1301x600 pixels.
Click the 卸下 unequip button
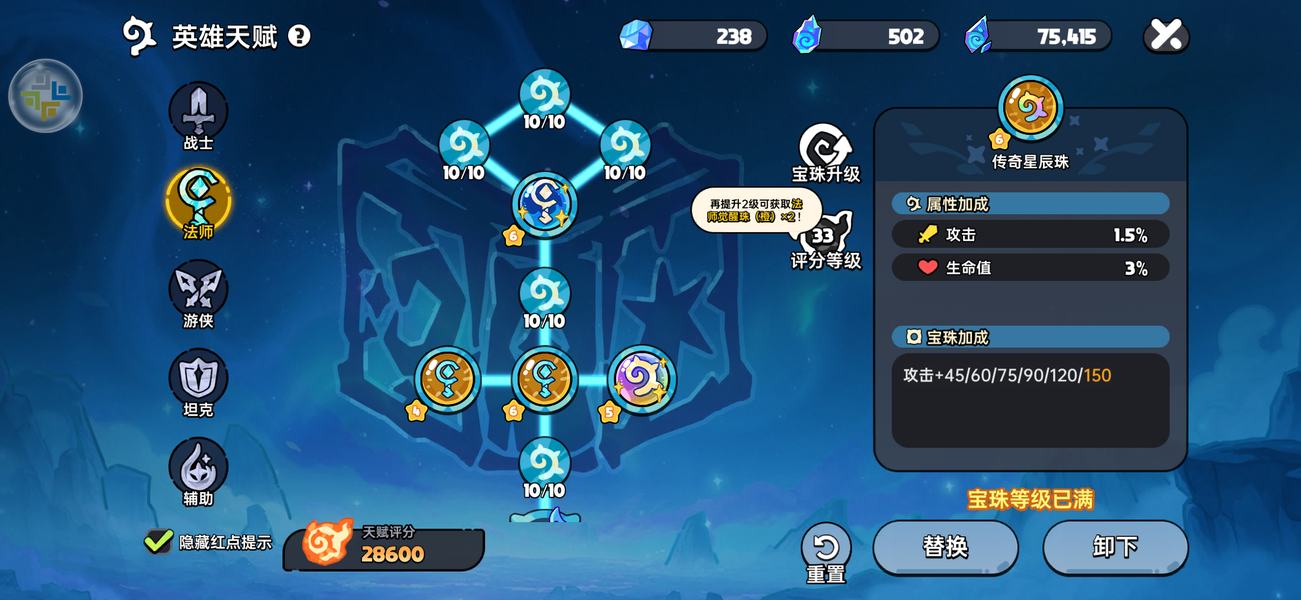(1115, 547)
